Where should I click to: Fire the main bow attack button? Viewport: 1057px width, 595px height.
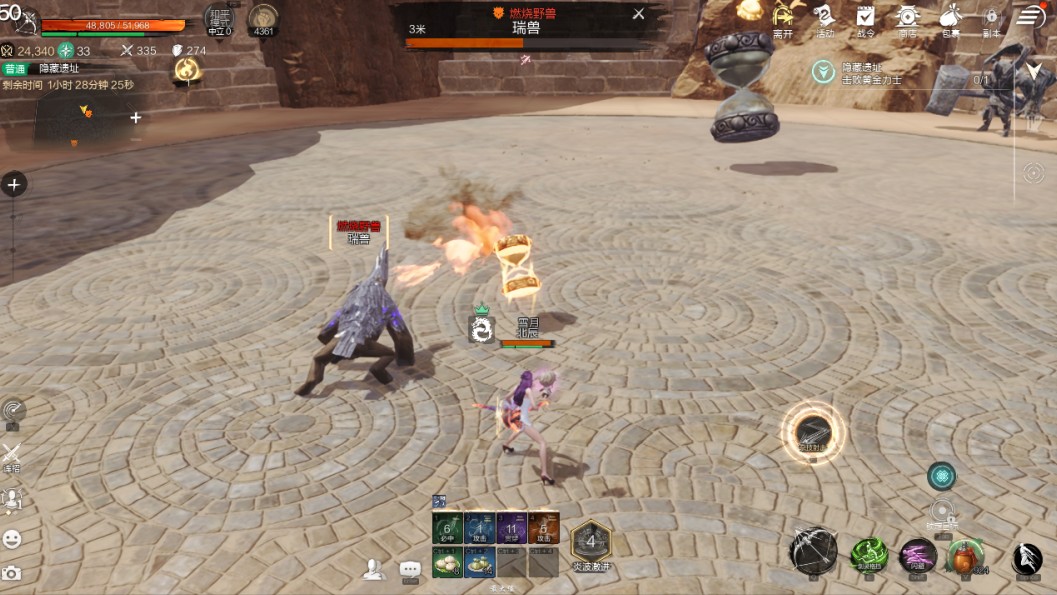point(813,551)
